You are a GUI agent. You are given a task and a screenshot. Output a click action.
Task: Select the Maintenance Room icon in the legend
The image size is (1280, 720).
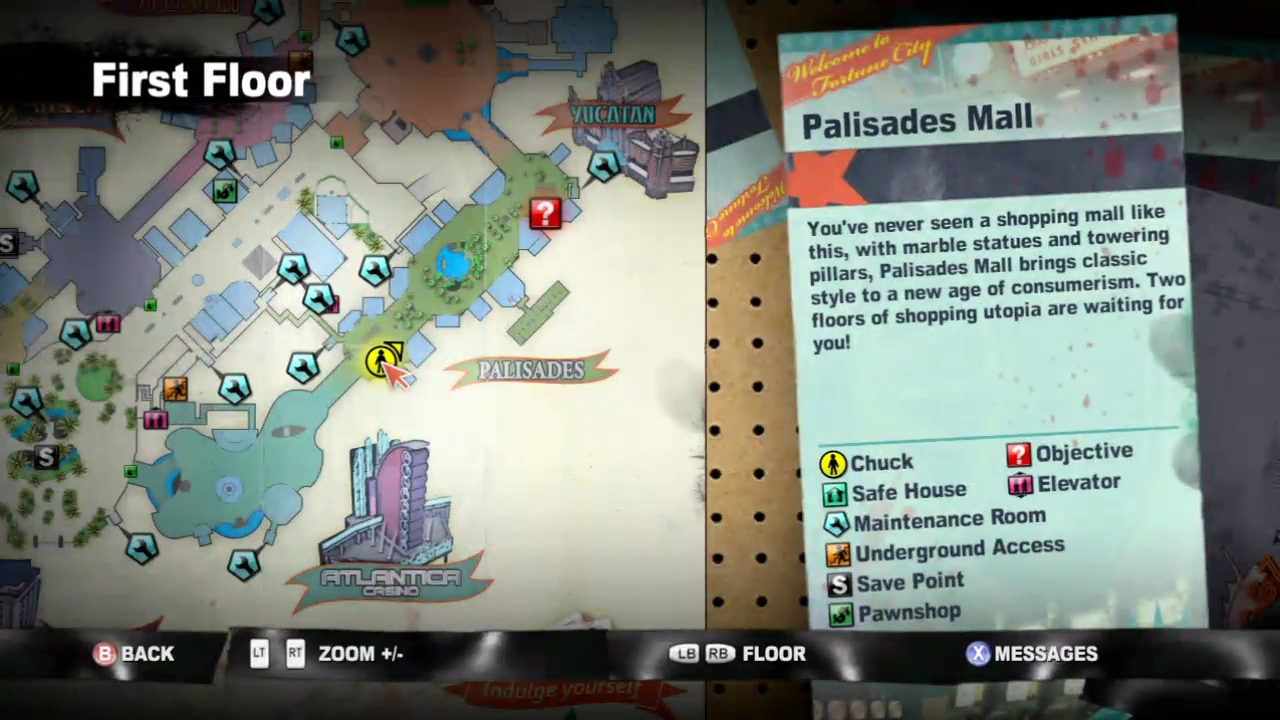(836, 521)
